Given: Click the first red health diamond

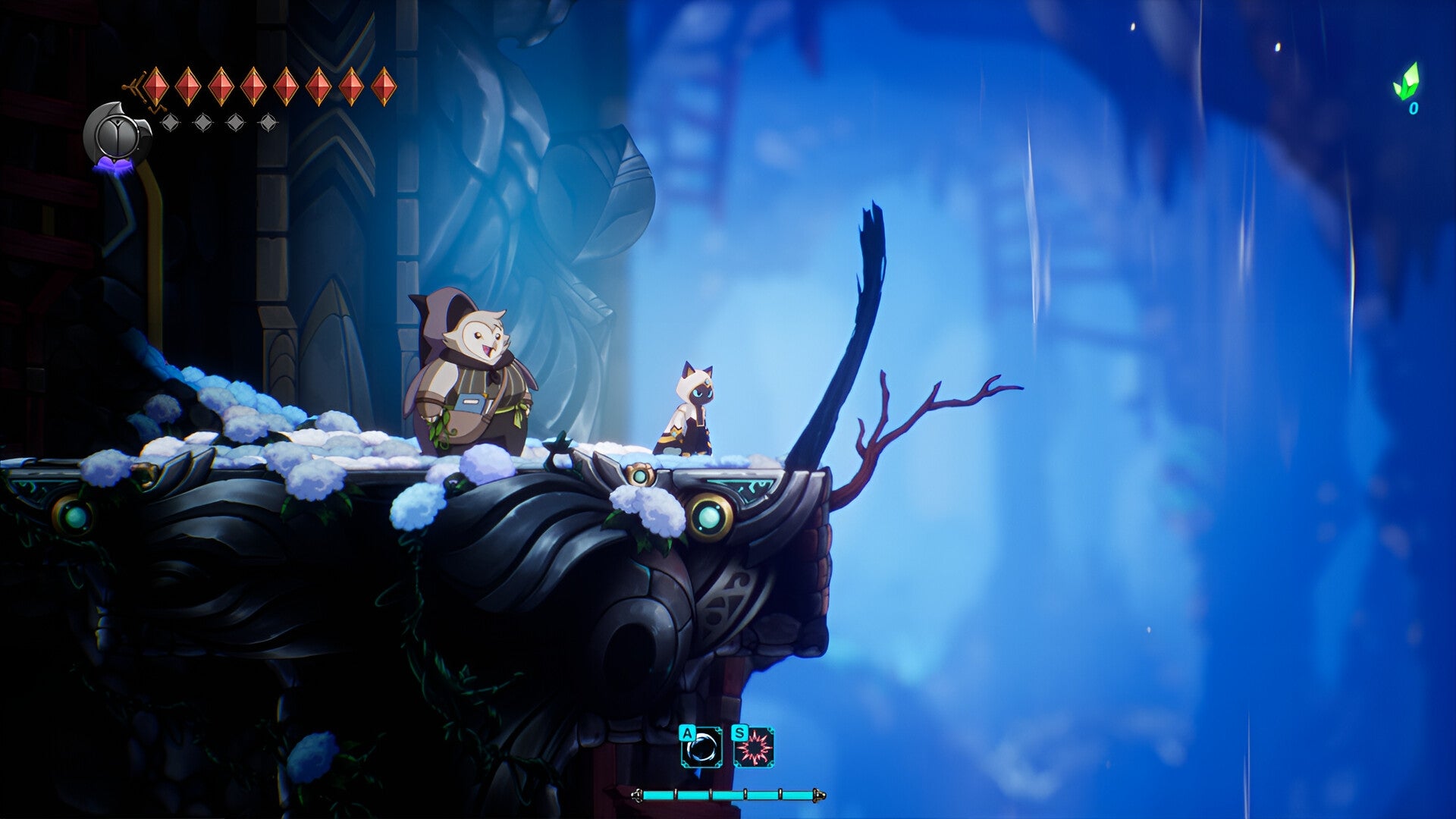Looking at the screenshot, I should point(156,85).
